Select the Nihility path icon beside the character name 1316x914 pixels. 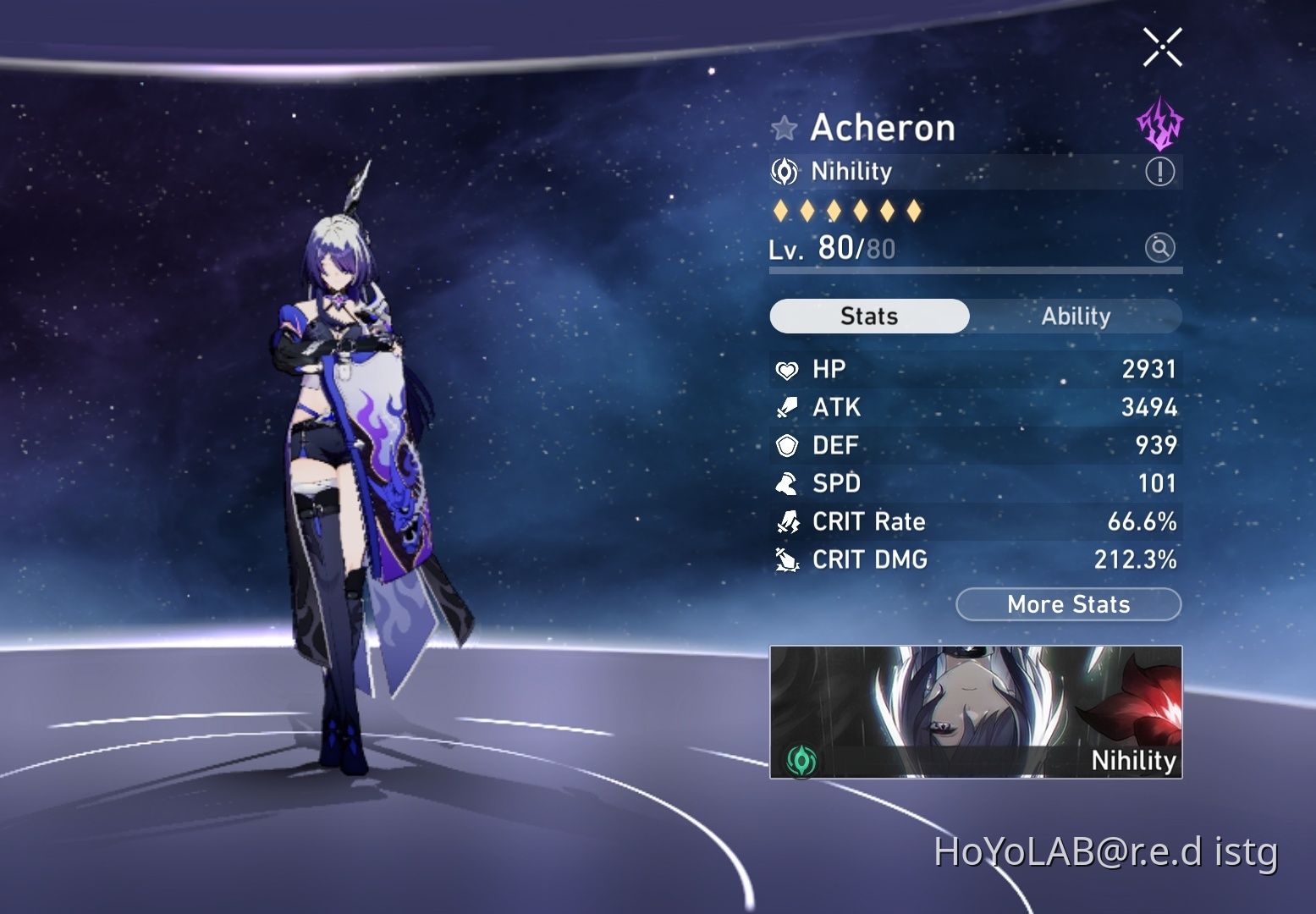785,172
